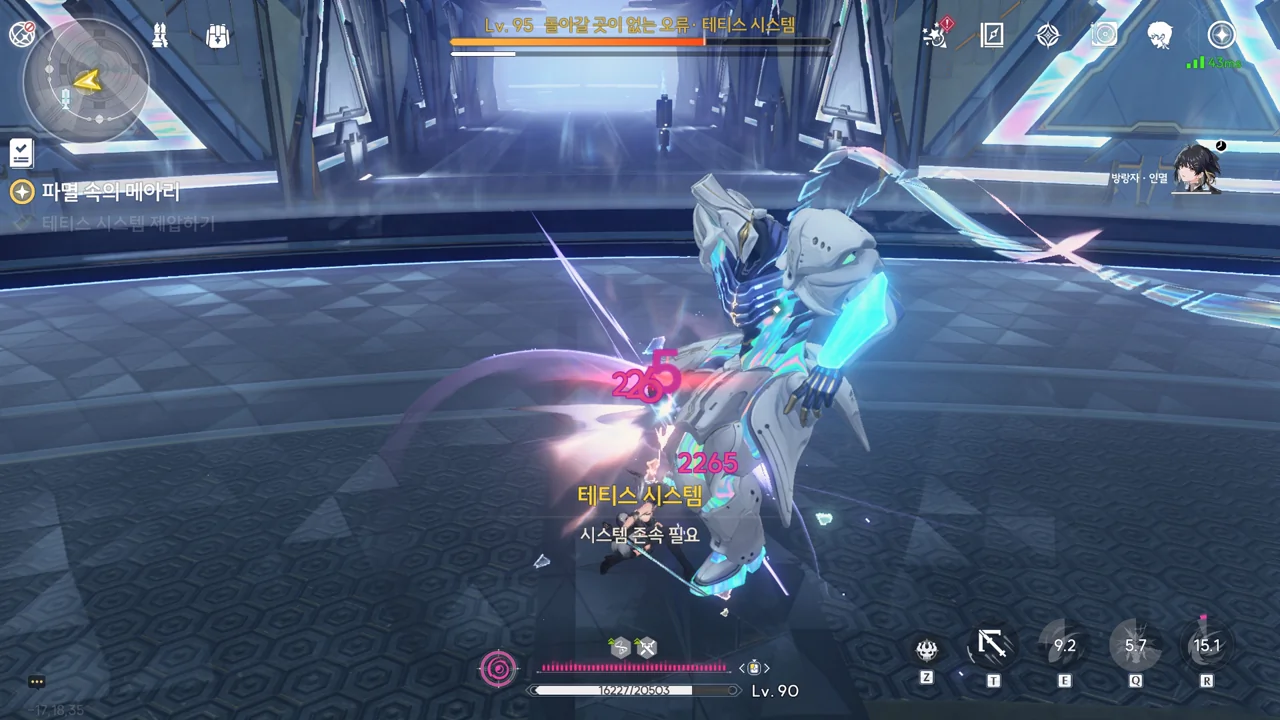Open the four-point star diamond icon
1280x720 pixels.
click(1048, 35)
